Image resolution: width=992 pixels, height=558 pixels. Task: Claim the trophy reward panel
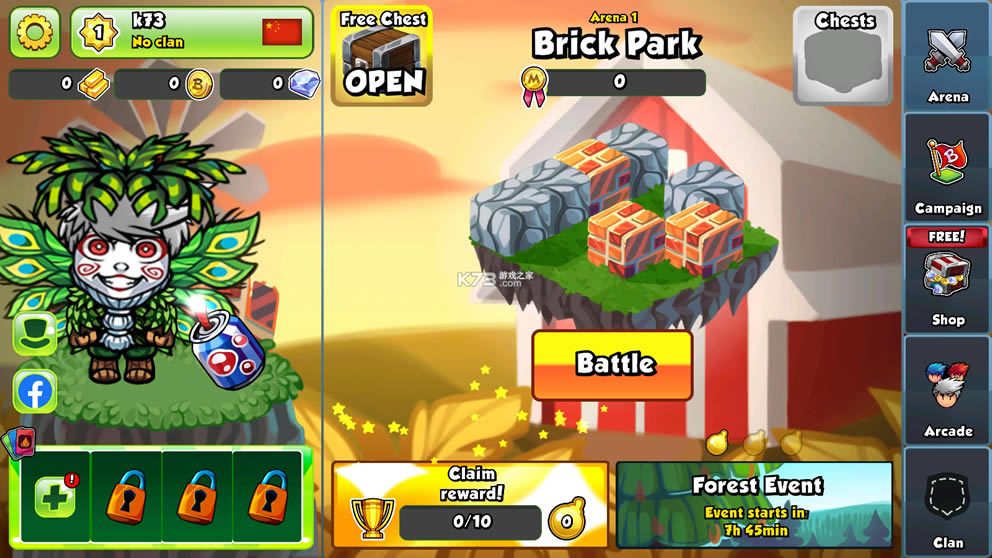click(x=470, y=504)
